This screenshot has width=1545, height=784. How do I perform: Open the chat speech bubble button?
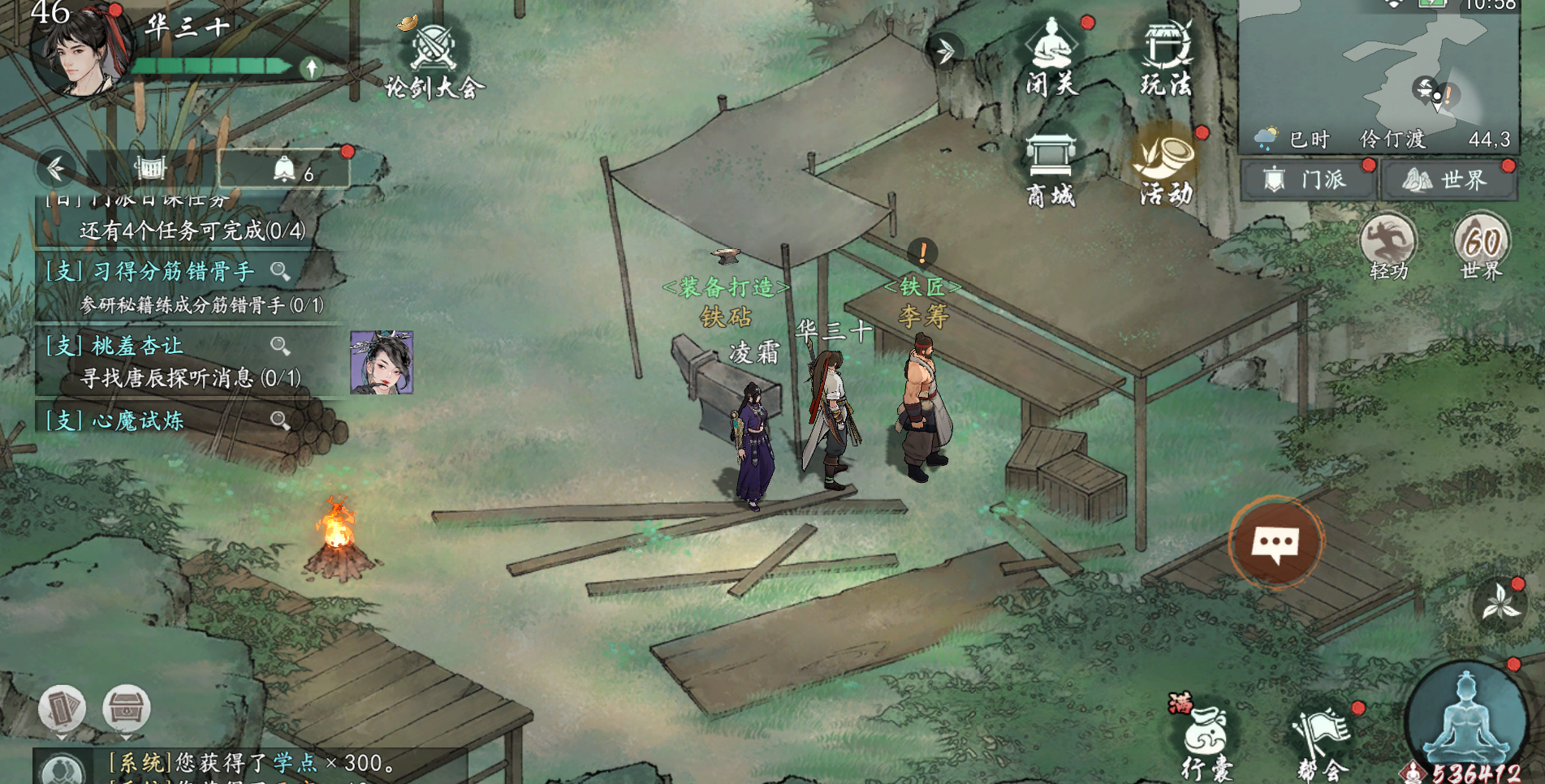1275,543
